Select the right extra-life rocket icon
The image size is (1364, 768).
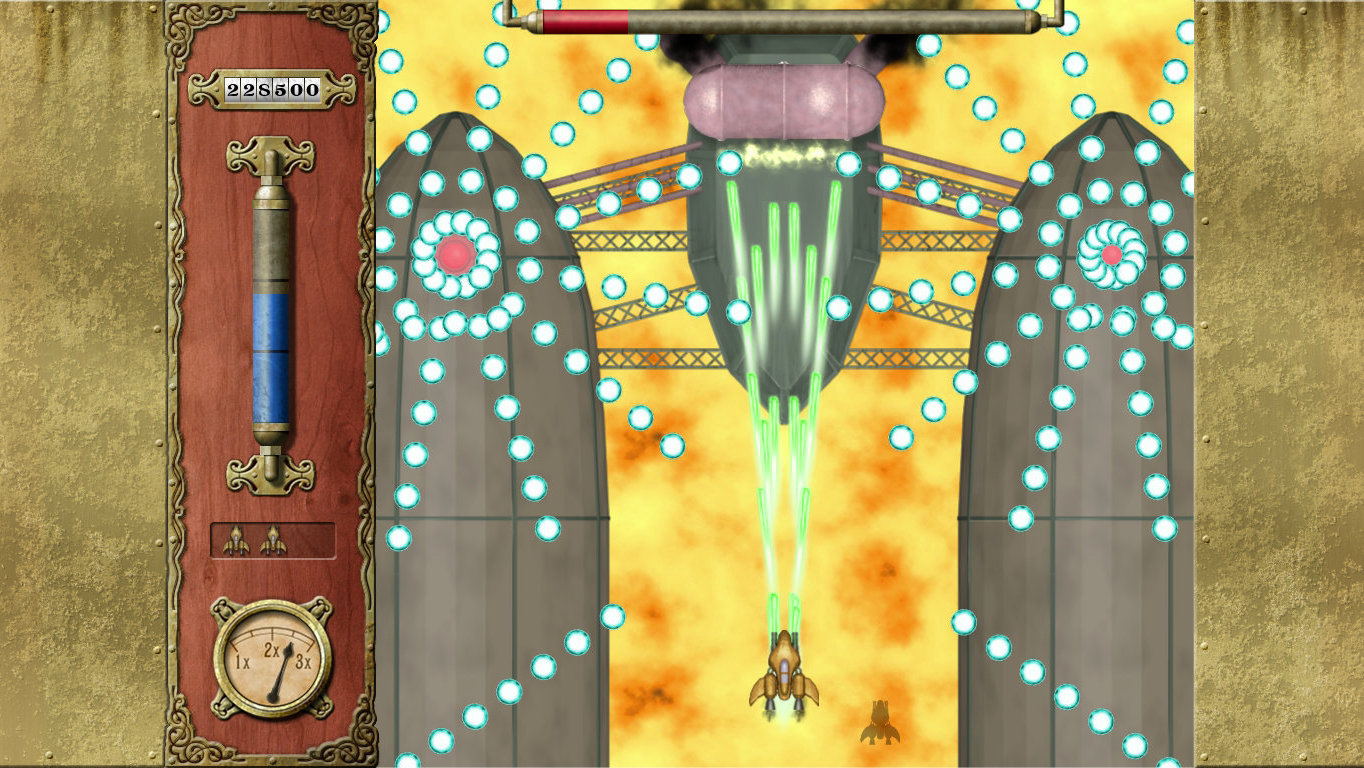pyautogui.click(x=272, y=540)
